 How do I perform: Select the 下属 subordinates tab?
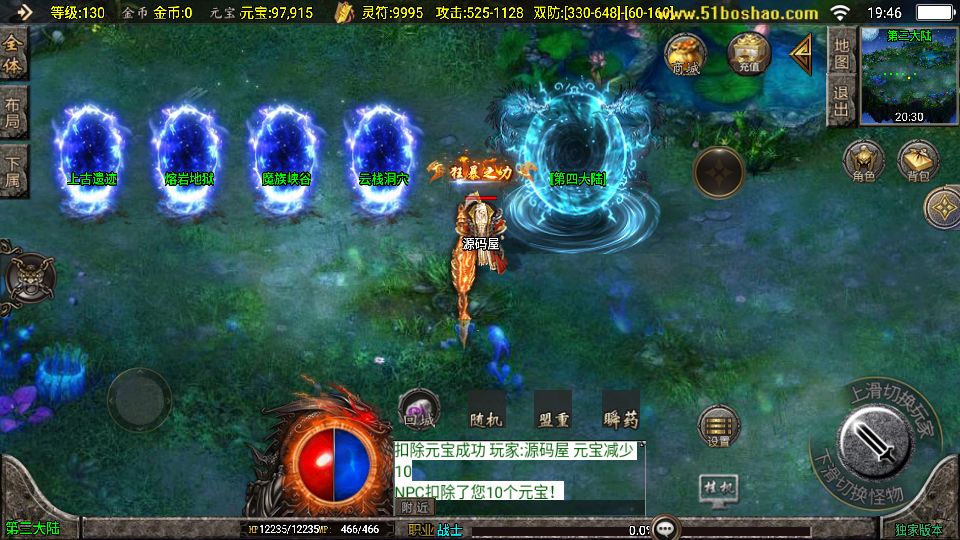tap(13, 170)
